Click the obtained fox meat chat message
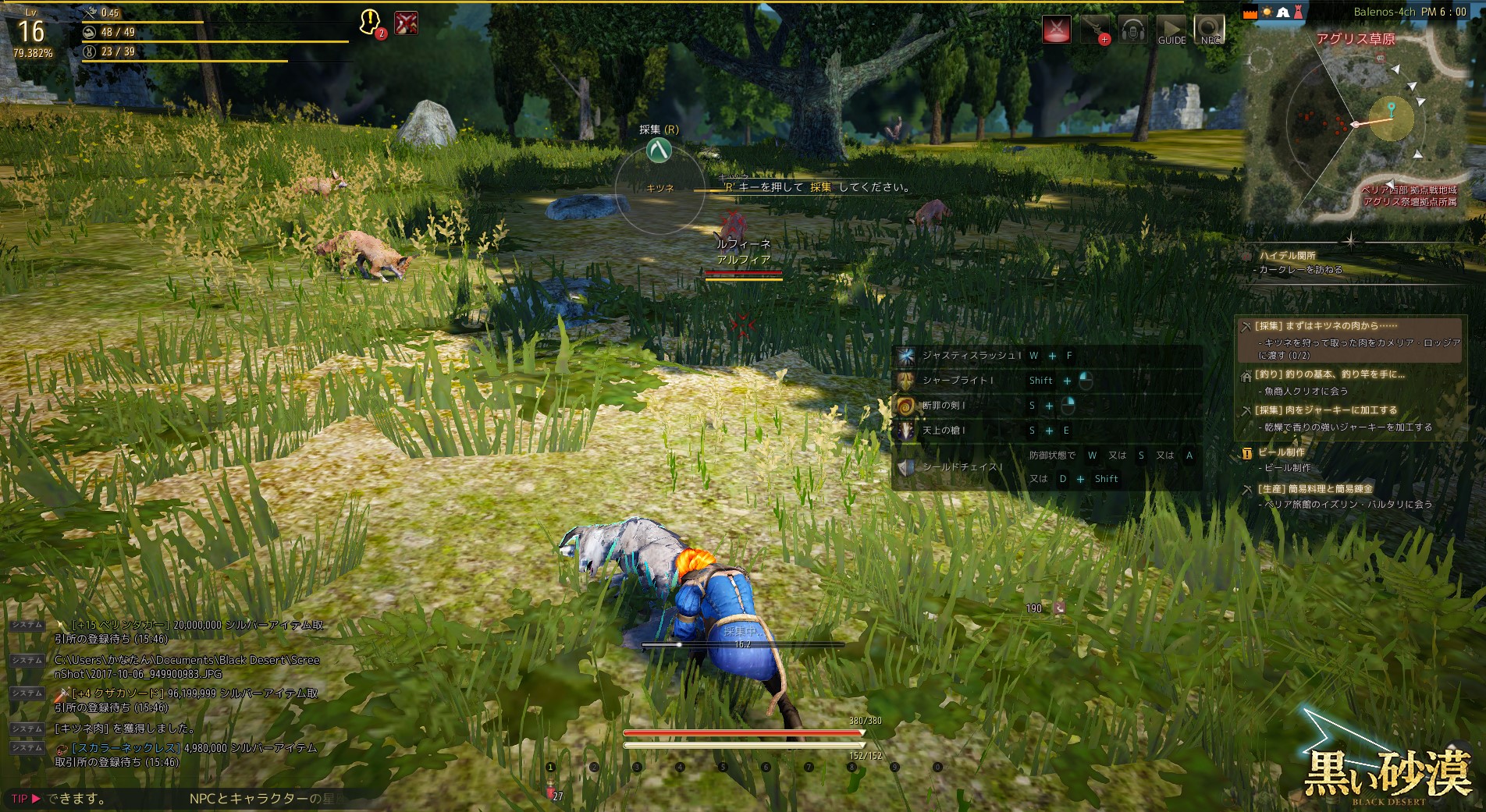 click(x=125, y=729)
